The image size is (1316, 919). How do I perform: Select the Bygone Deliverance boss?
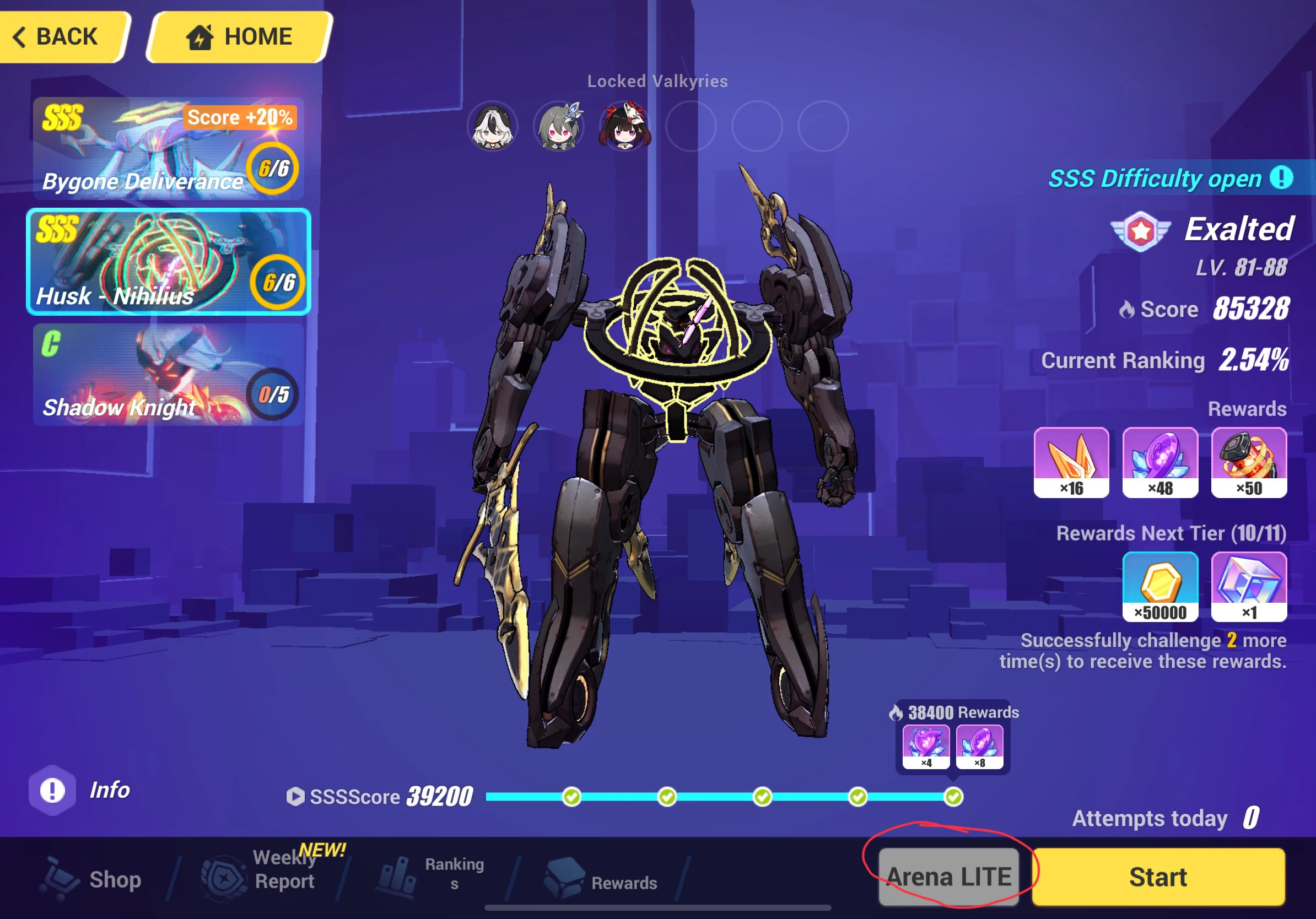point(168,148)
